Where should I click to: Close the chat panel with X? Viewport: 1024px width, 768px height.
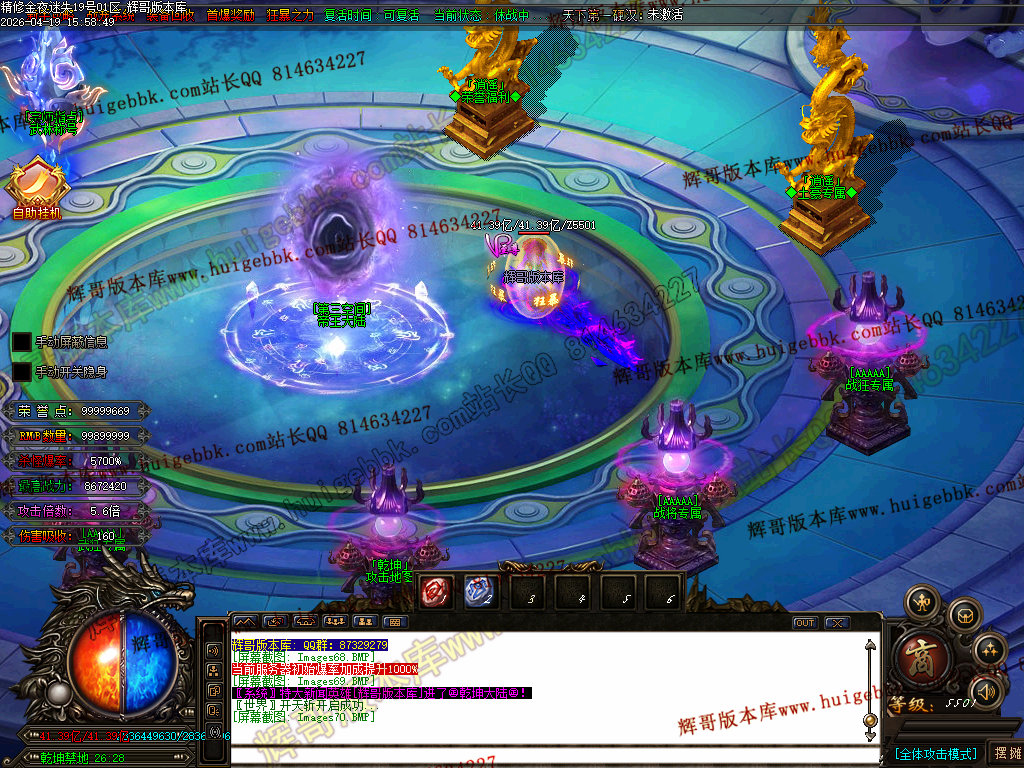click(x=836, y=623)
